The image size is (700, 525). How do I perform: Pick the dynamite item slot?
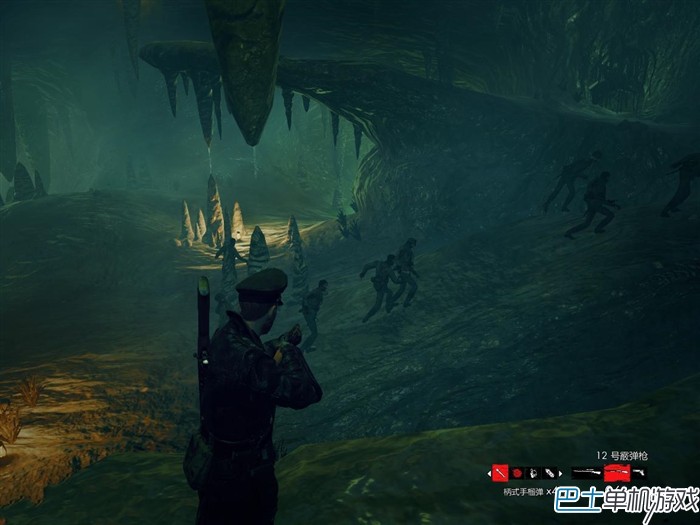[550, 472]
